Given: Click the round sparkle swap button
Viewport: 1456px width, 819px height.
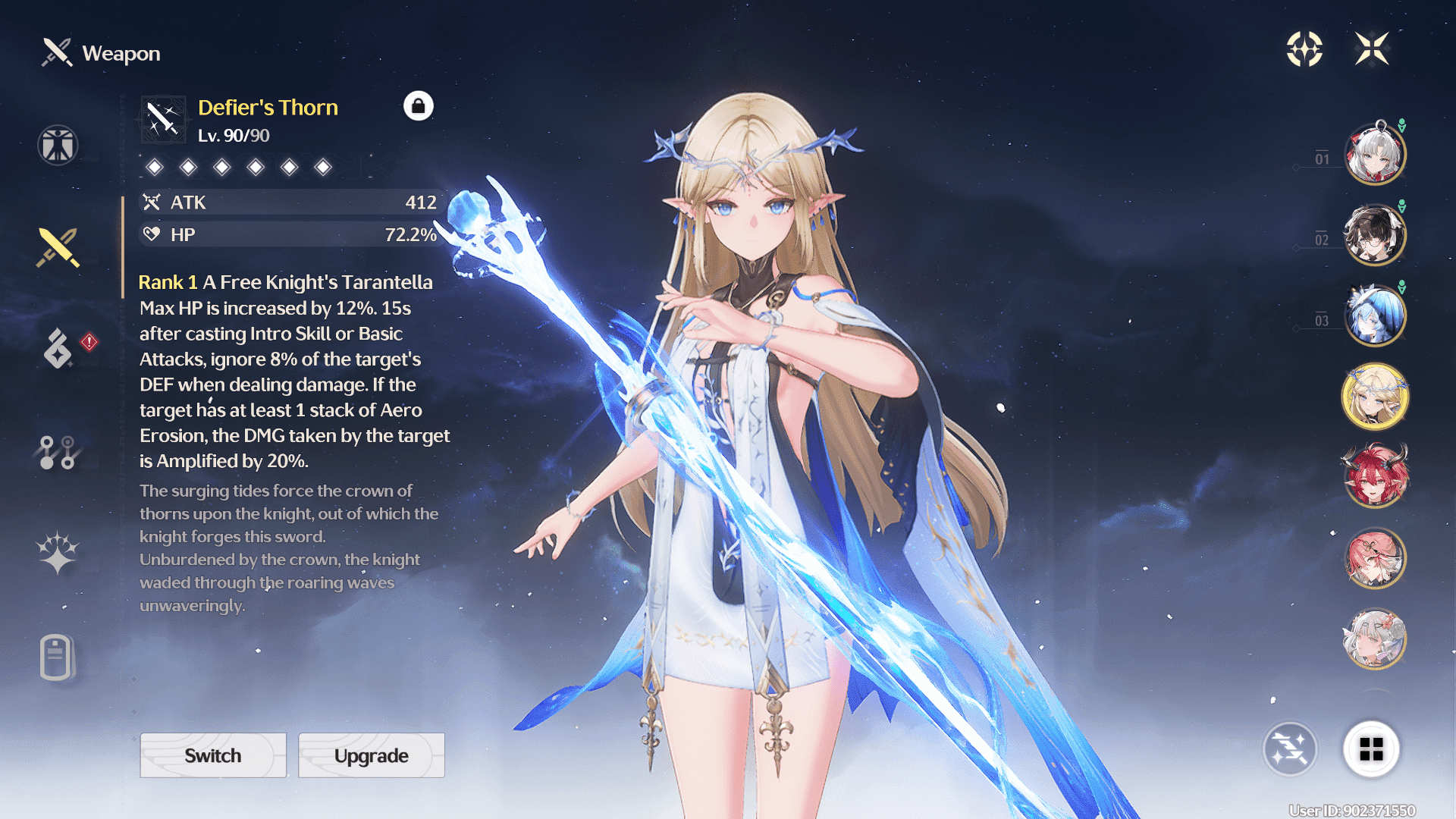Looking at the screenshot, I should click(x=1290, y=749).
